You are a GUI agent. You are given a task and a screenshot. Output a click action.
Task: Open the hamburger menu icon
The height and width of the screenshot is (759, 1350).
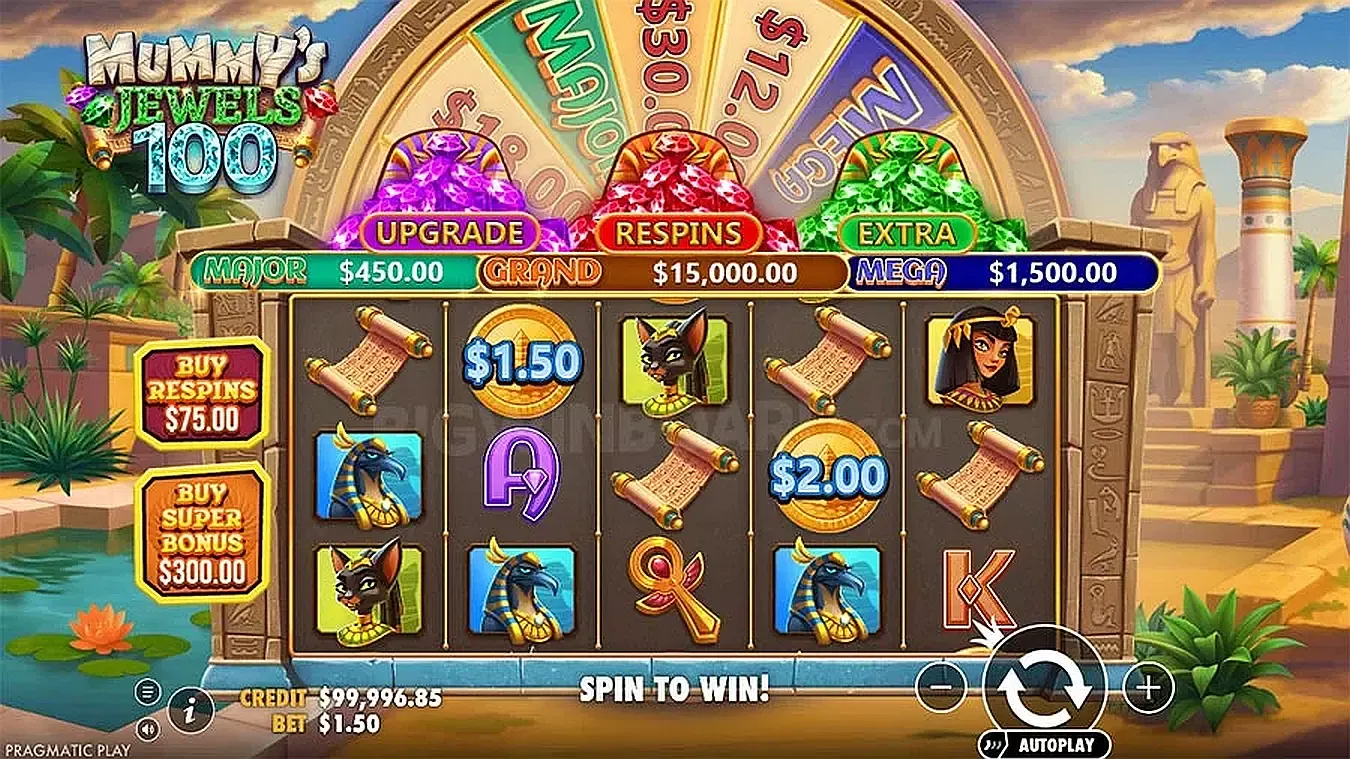tap(148, 691)
